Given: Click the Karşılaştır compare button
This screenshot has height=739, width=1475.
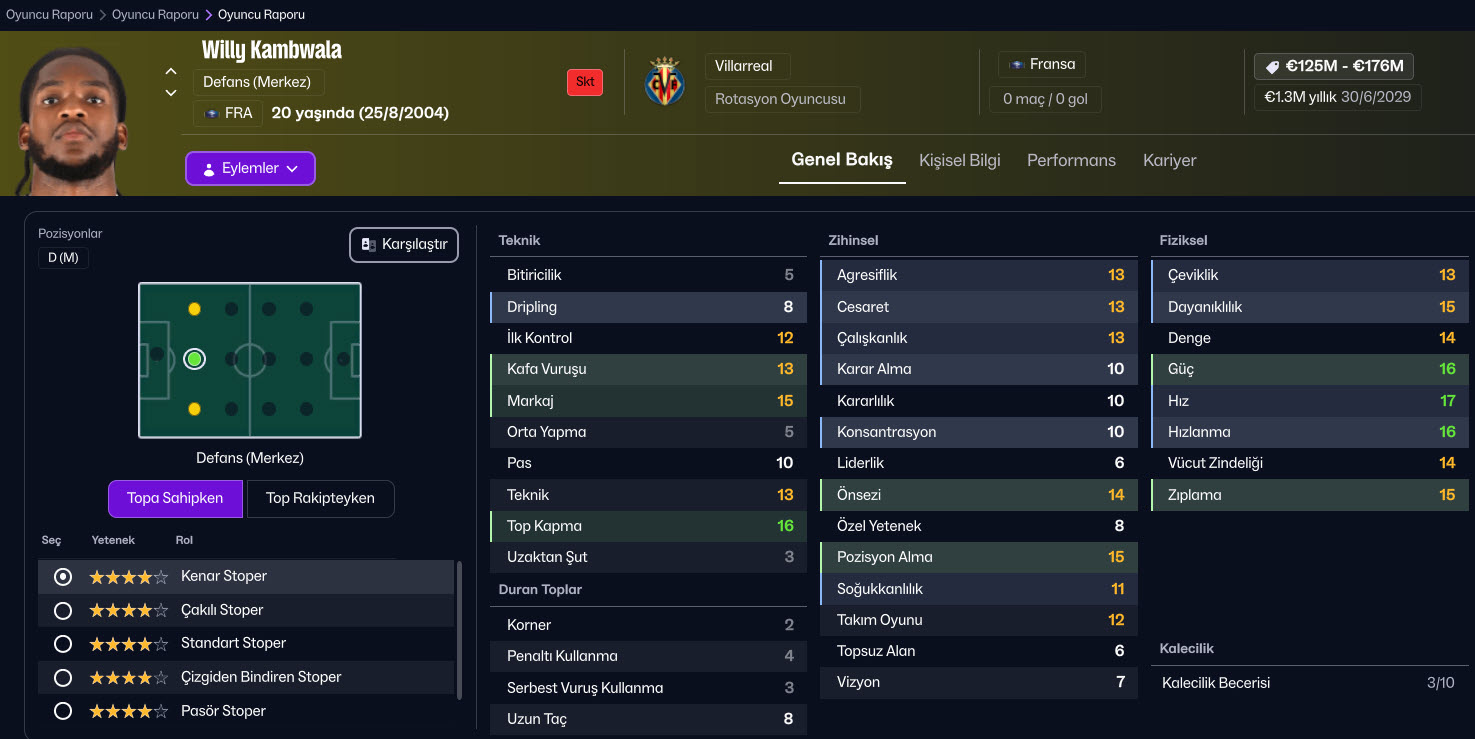Looking at the screenshot, I should click(x=404, y=245).
